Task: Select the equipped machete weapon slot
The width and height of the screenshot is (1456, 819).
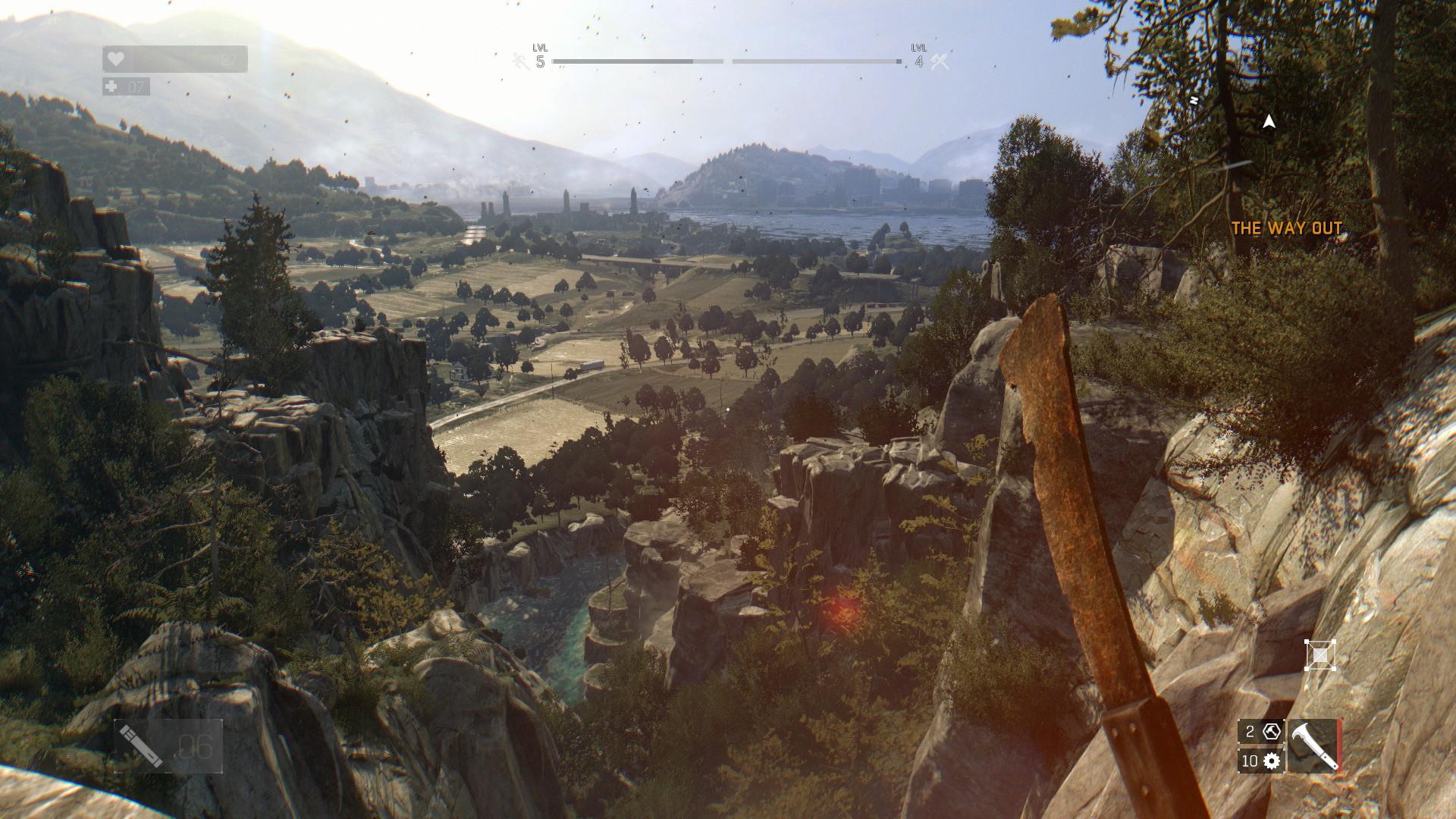Action: point(1313,745)
